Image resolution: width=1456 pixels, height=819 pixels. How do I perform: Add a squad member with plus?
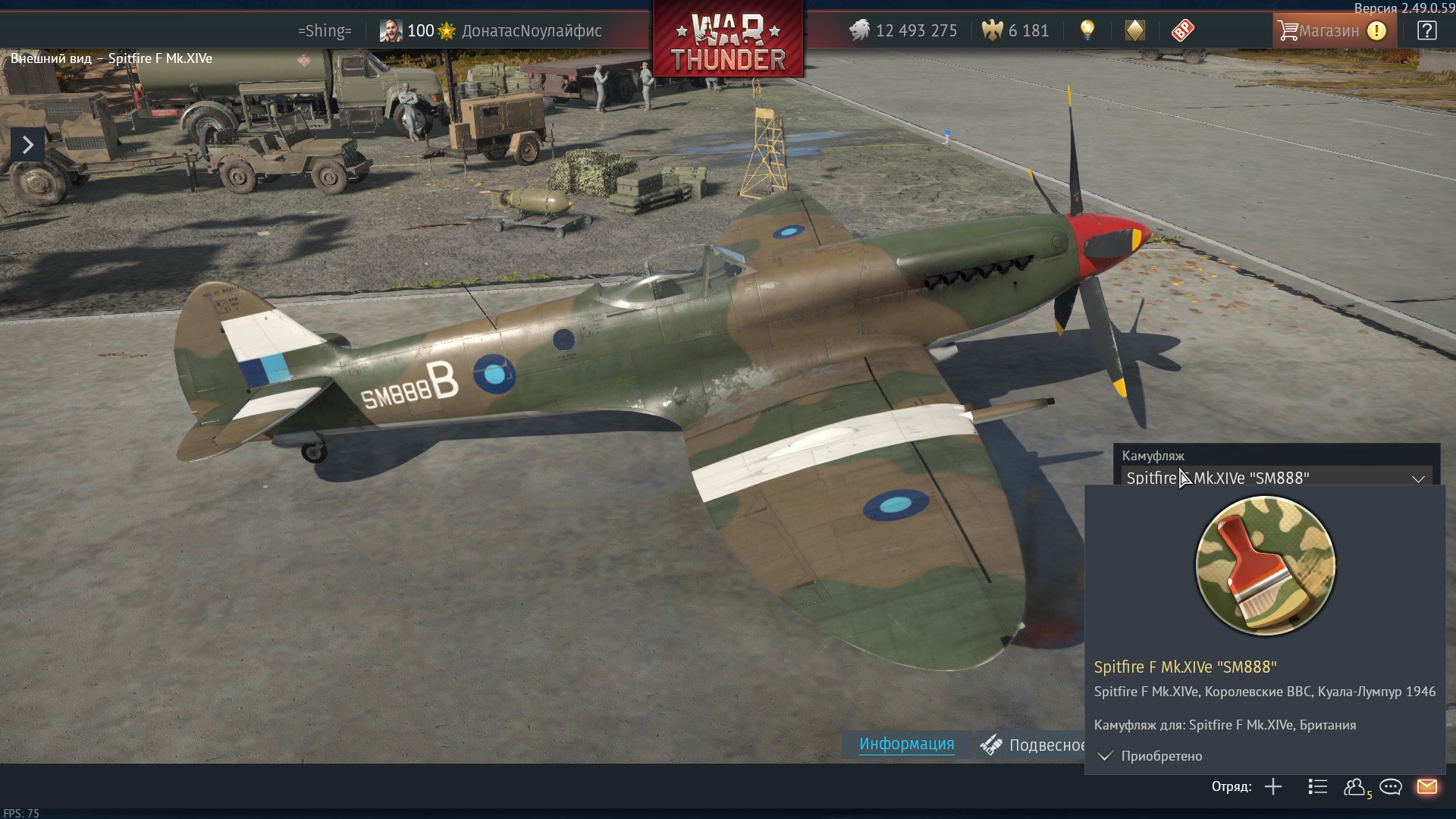[1273, 786]
